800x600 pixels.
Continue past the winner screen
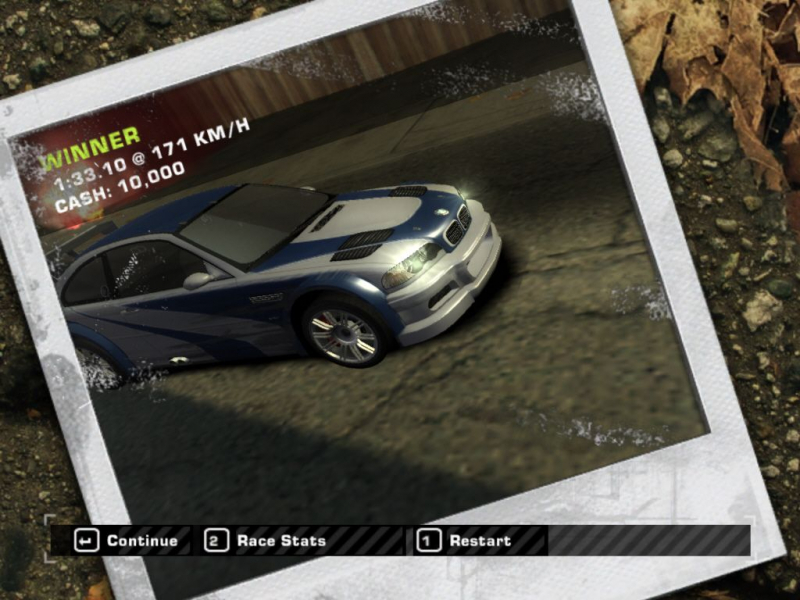(x=130, y=541)
